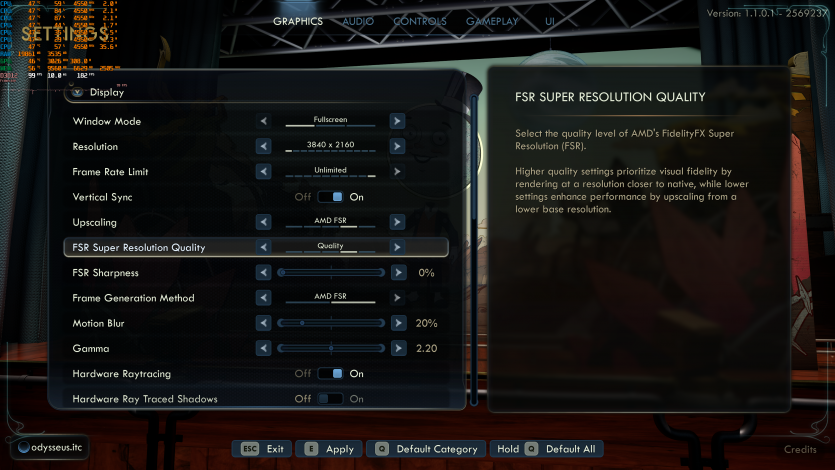Screen dimensions: 835x470
Task: Adjust the Motion Blur slider
Action: [331, 323]
